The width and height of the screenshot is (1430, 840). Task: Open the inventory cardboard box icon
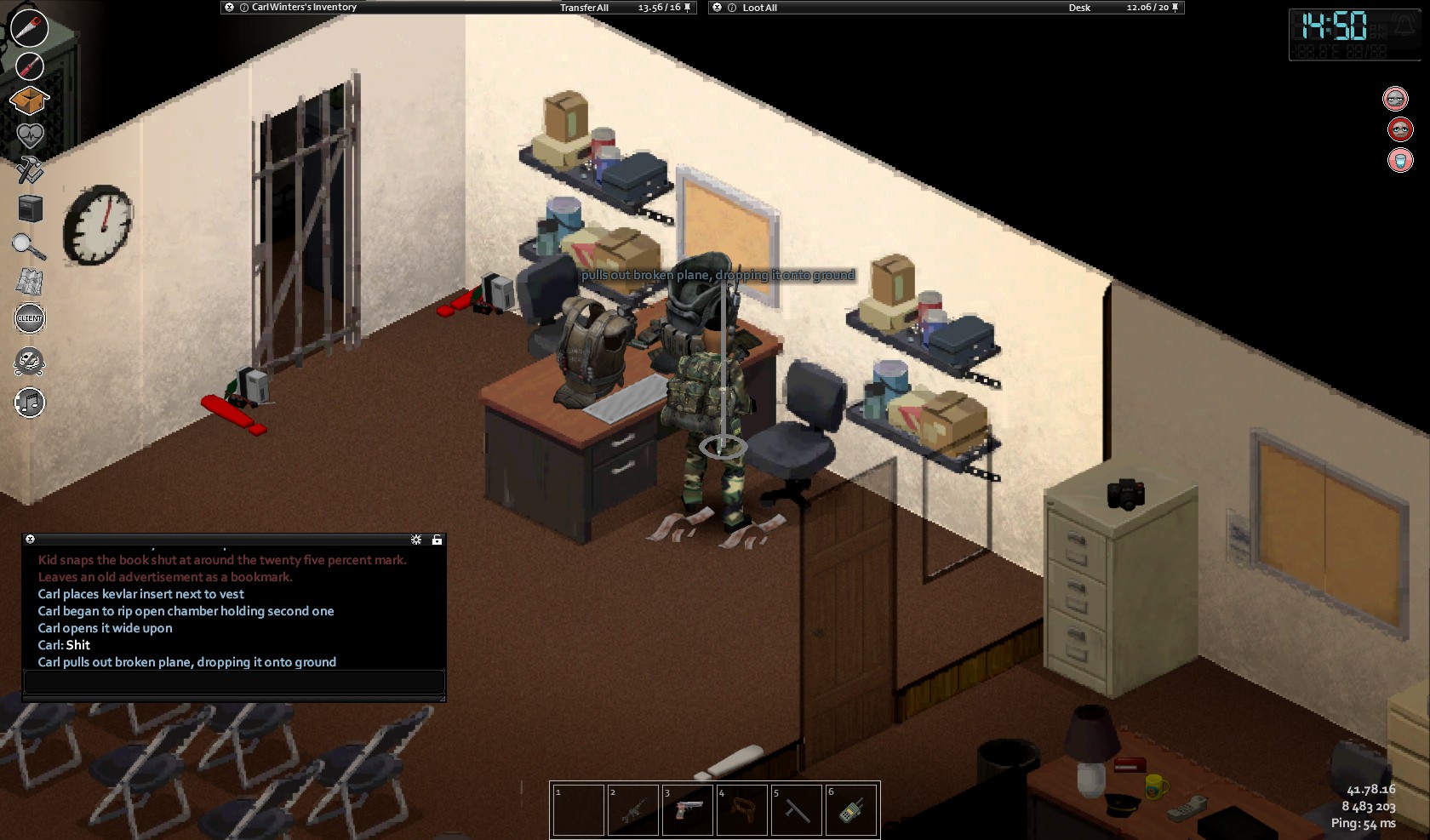point(29,100)
